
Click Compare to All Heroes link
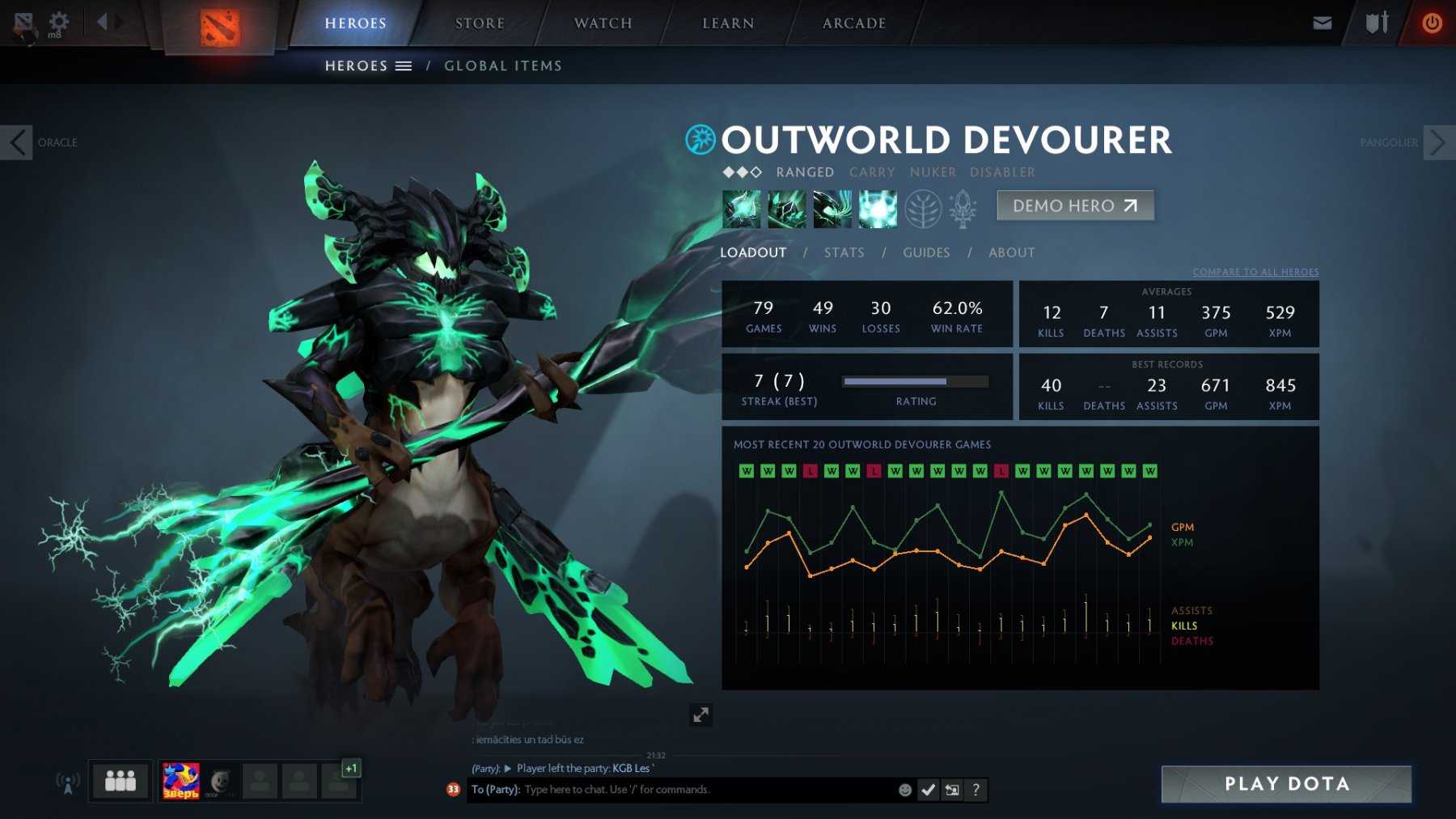pyautogui.click(x=1255, y=272)
